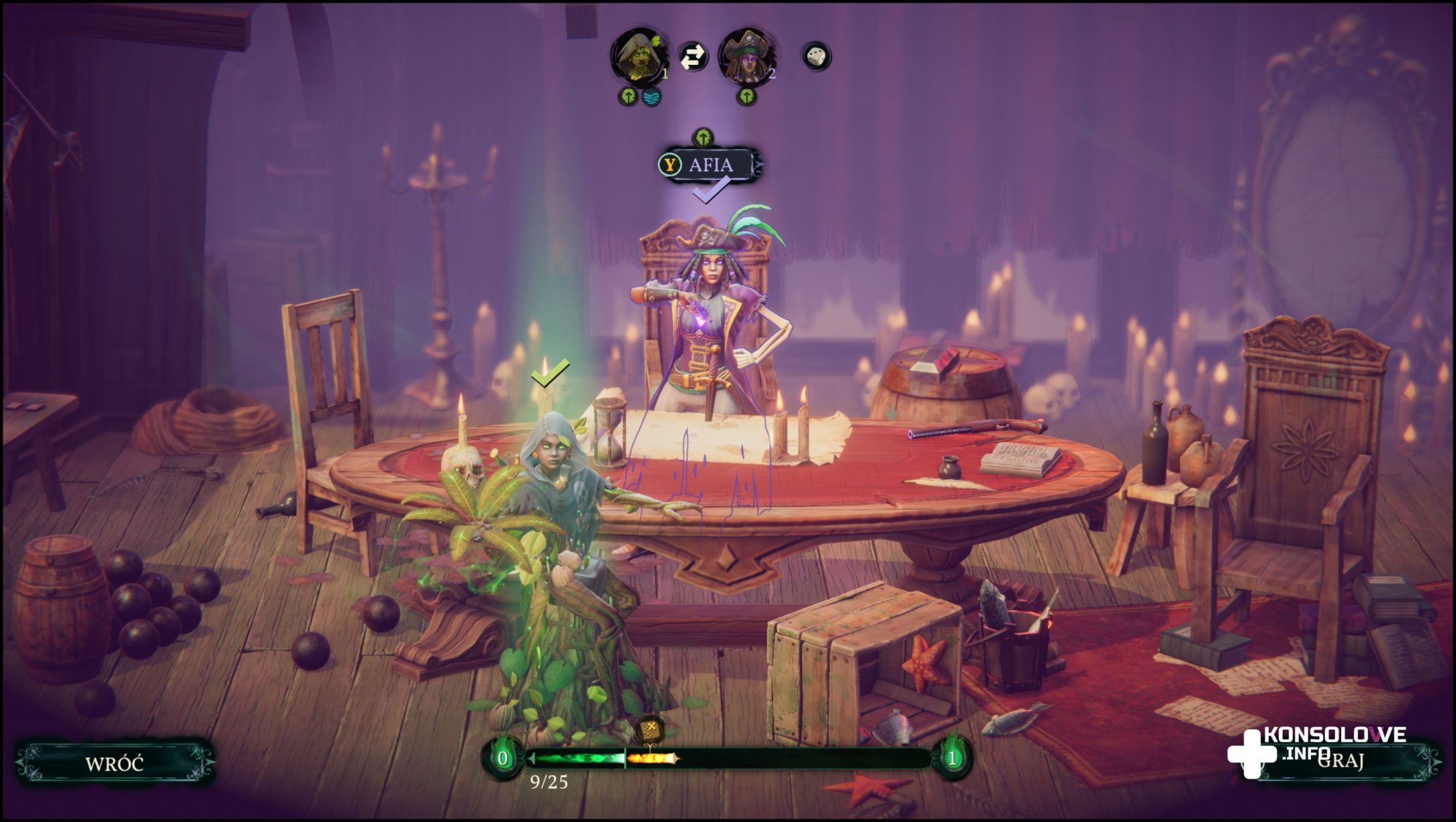Select the hooded green-faced character portrait
The image size is (1456, 822).
(x=637, y=56)
